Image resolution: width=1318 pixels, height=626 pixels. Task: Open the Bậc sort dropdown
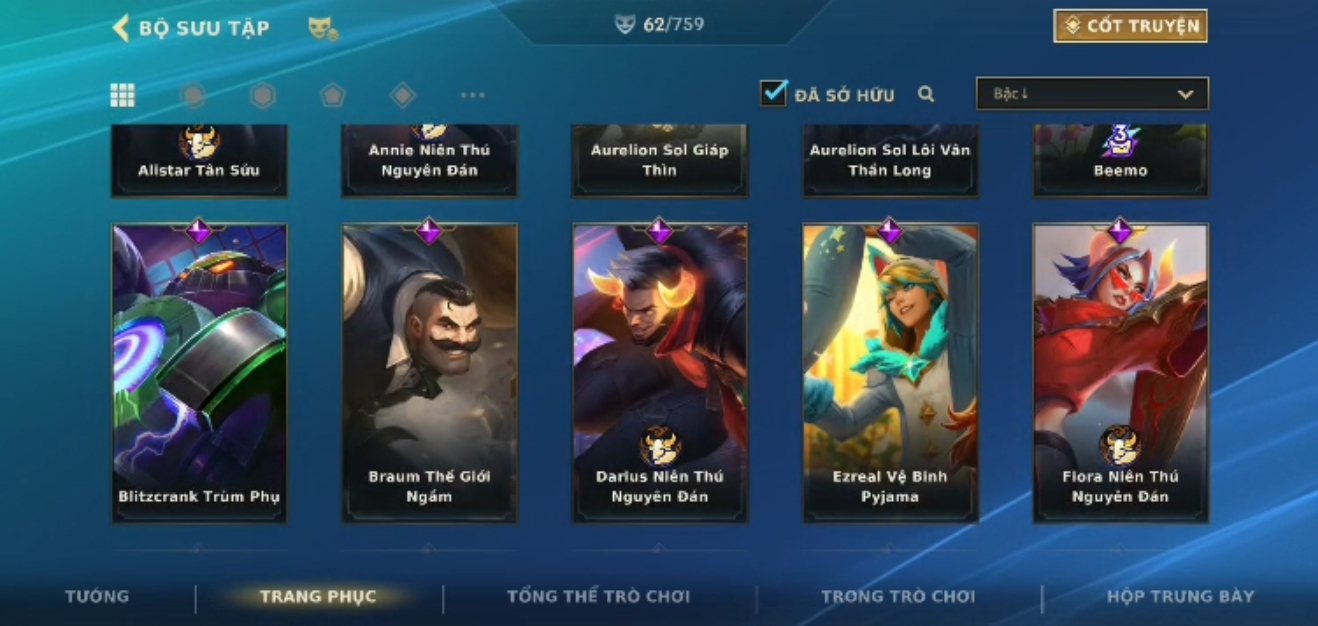pyautogui.click(x=1092, y=94)
